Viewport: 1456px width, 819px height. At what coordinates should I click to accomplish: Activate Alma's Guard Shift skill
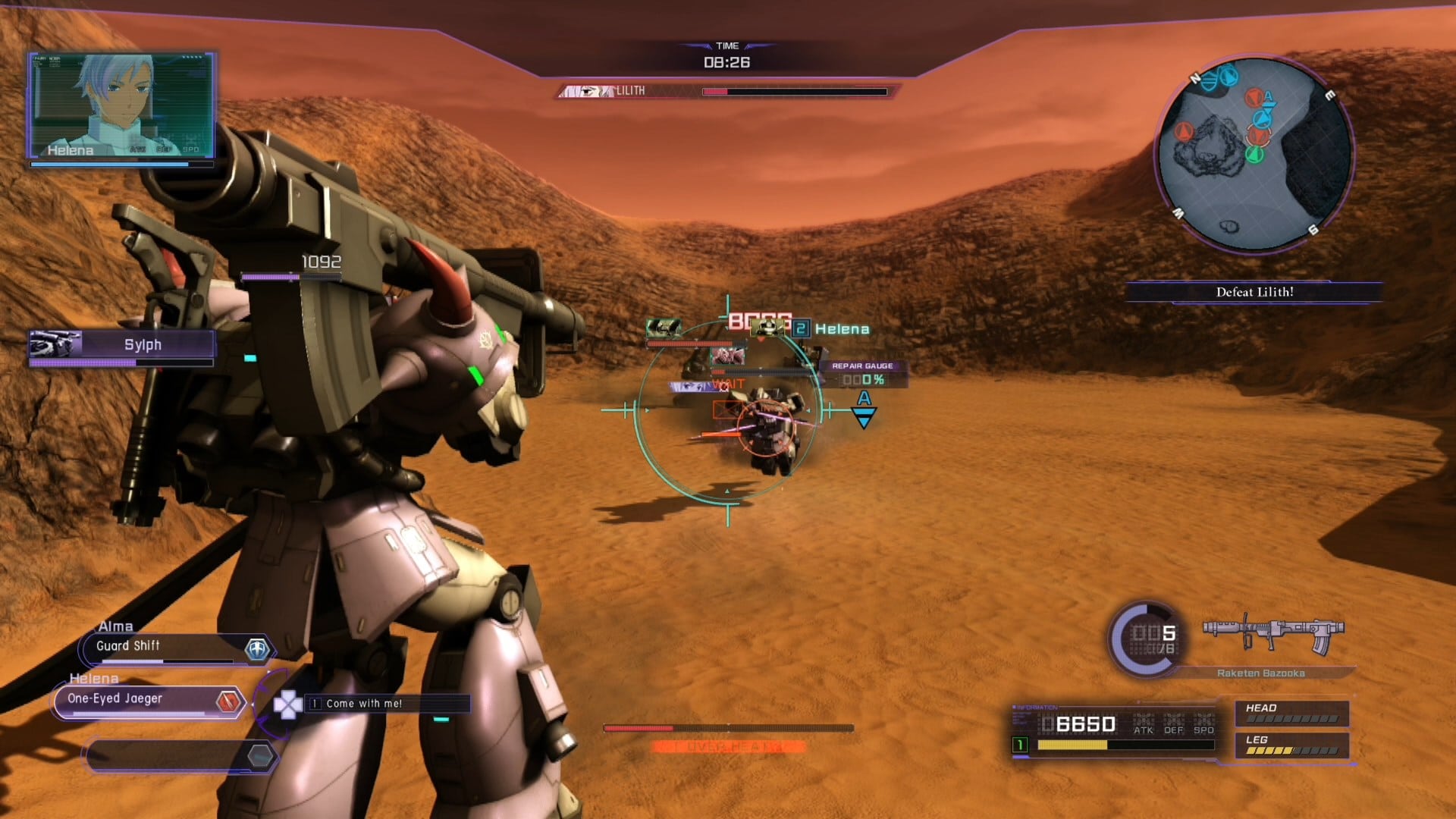coord(174,648)
